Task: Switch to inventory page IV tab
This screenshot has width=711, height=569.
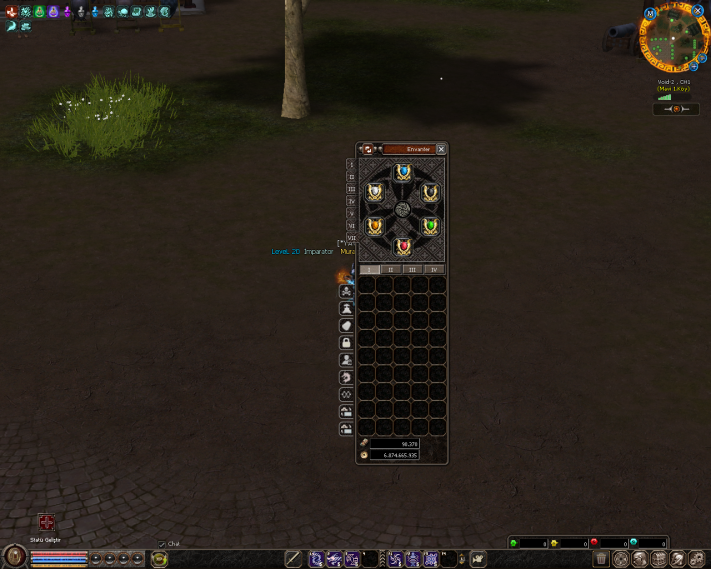Action: pyautogui.click(x=434, y=270)
